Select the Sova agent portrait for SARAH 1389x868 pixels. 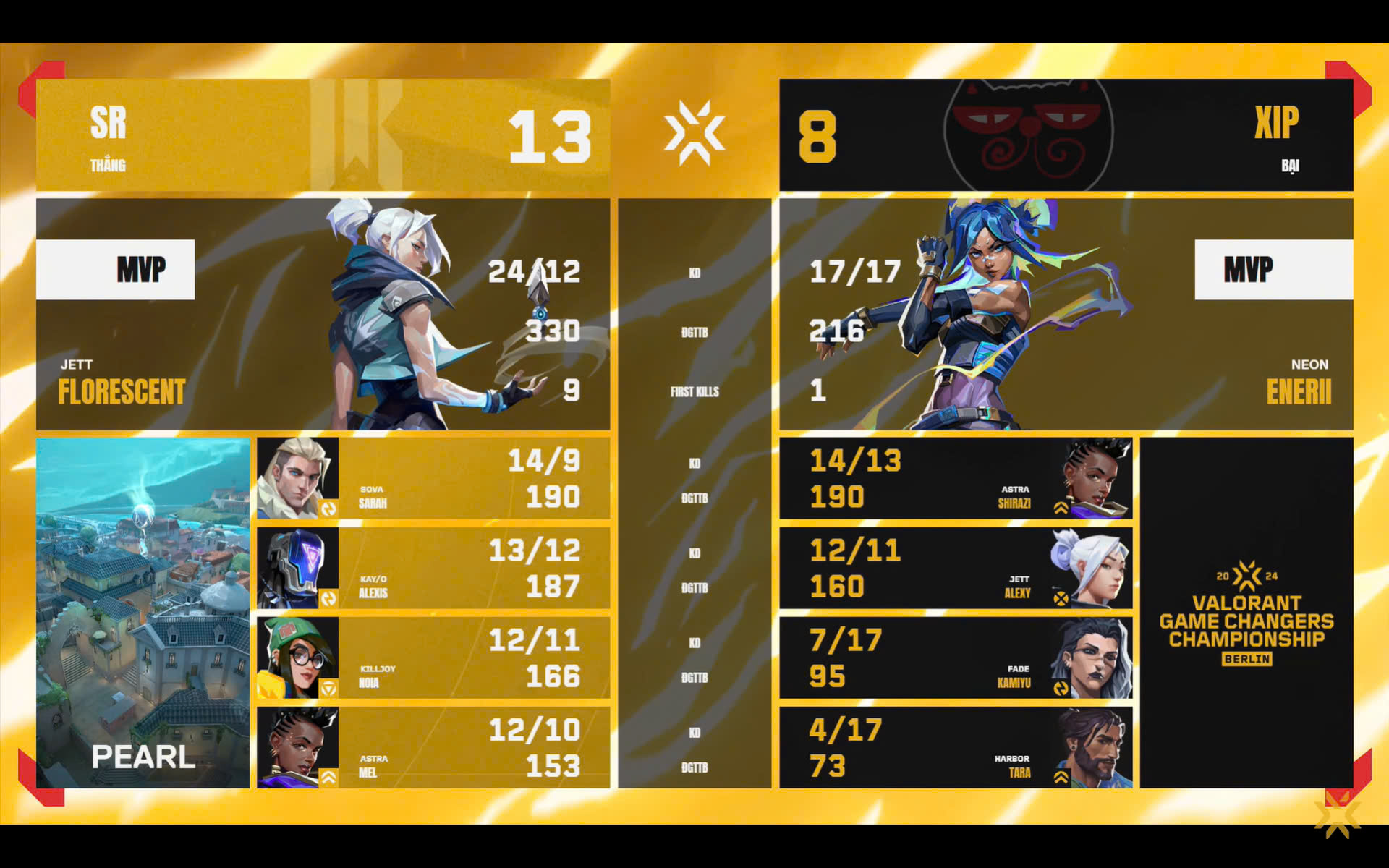(x=298, y=477)
